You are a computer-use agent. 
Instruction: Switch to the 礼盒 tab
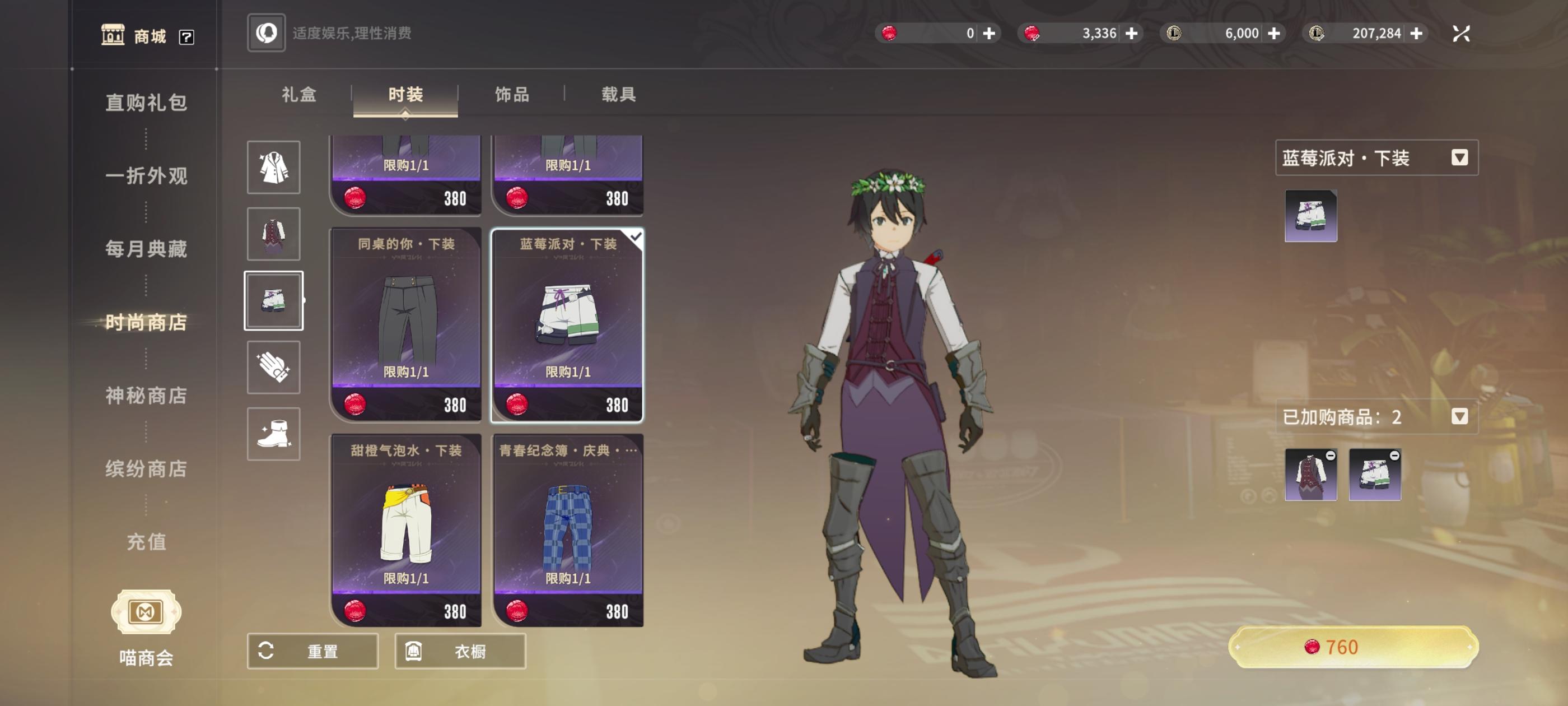[x=299, y=95]
